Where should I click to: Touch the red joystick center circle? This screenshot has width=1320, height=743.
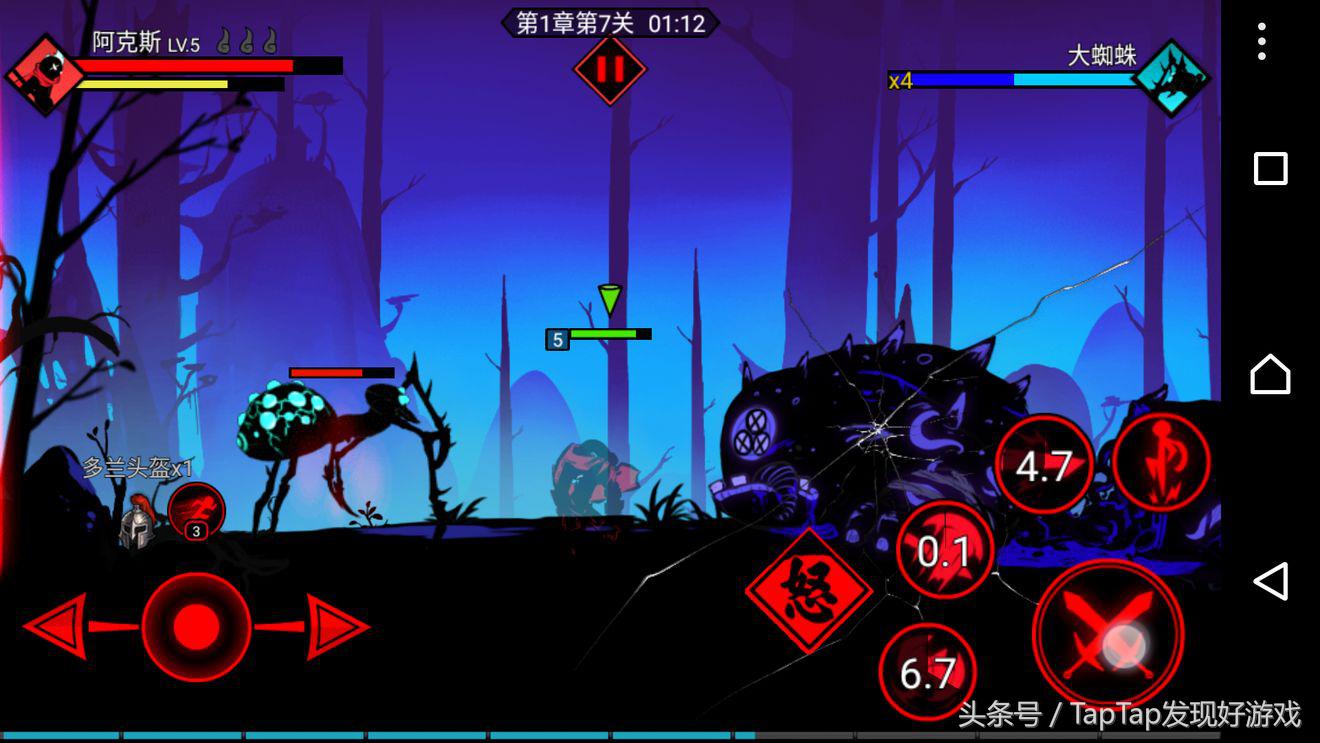click(196, 627)
